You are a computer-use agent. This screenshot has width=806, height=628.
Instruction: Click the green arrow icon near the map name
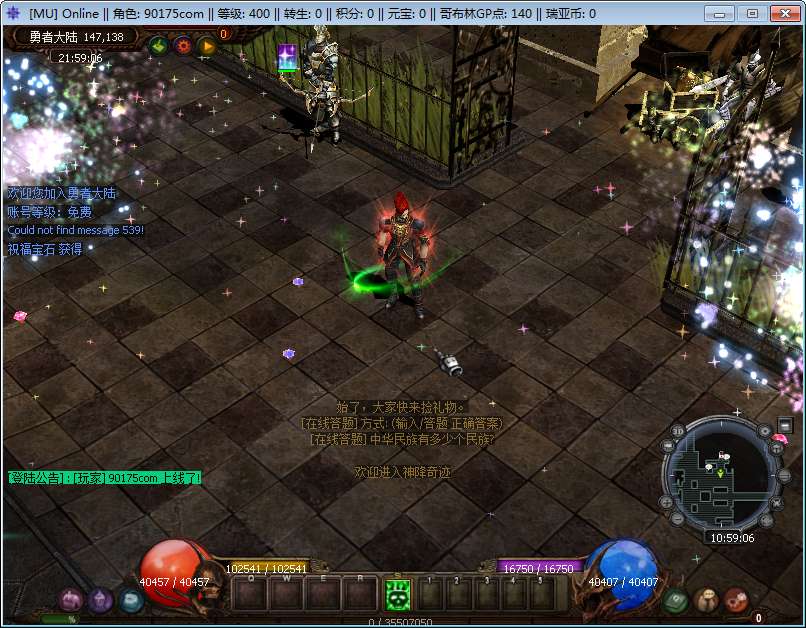[158, 45]
